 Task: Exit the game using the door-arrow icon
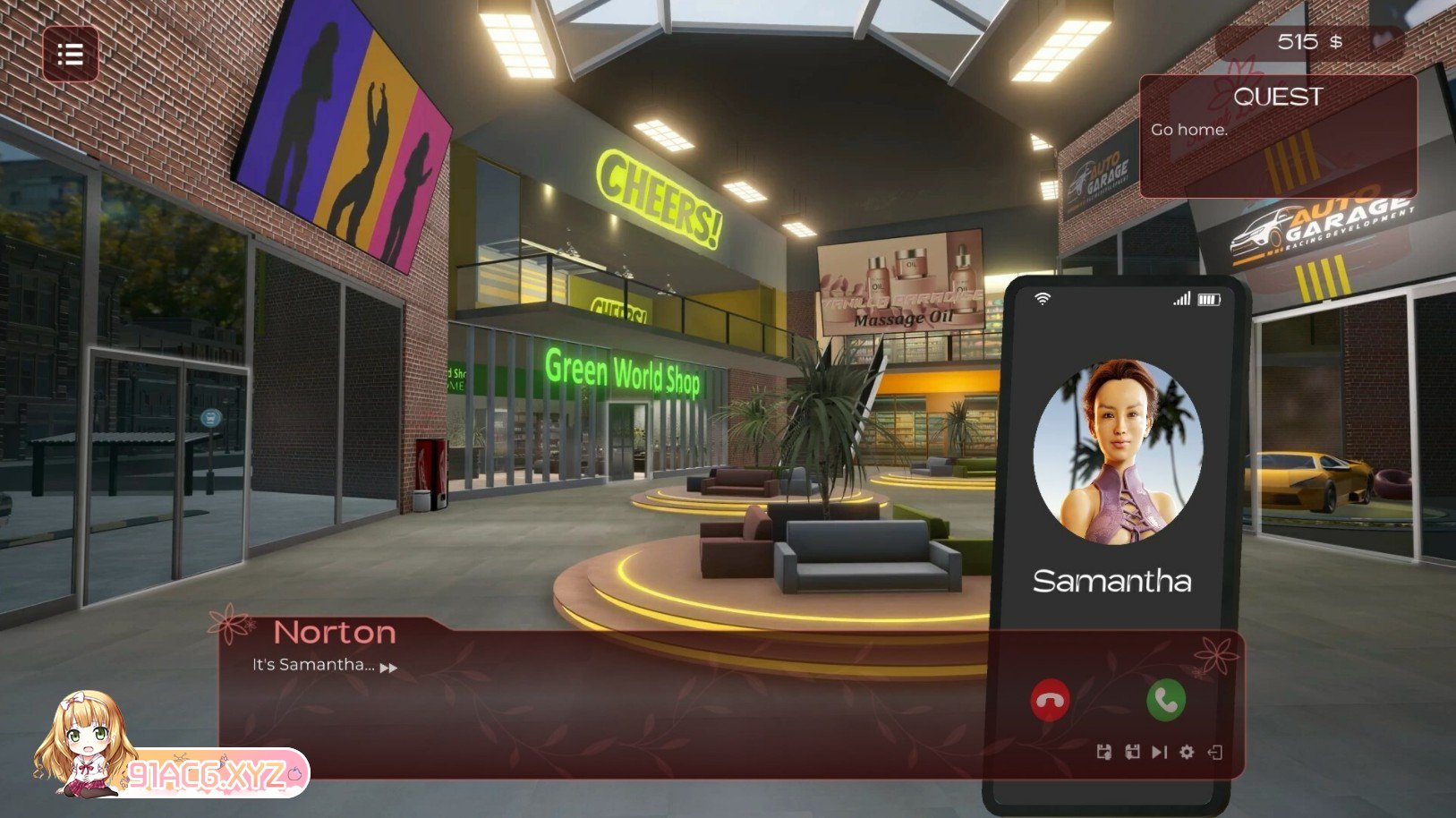pyautogui.click(x=1214, y=752)
